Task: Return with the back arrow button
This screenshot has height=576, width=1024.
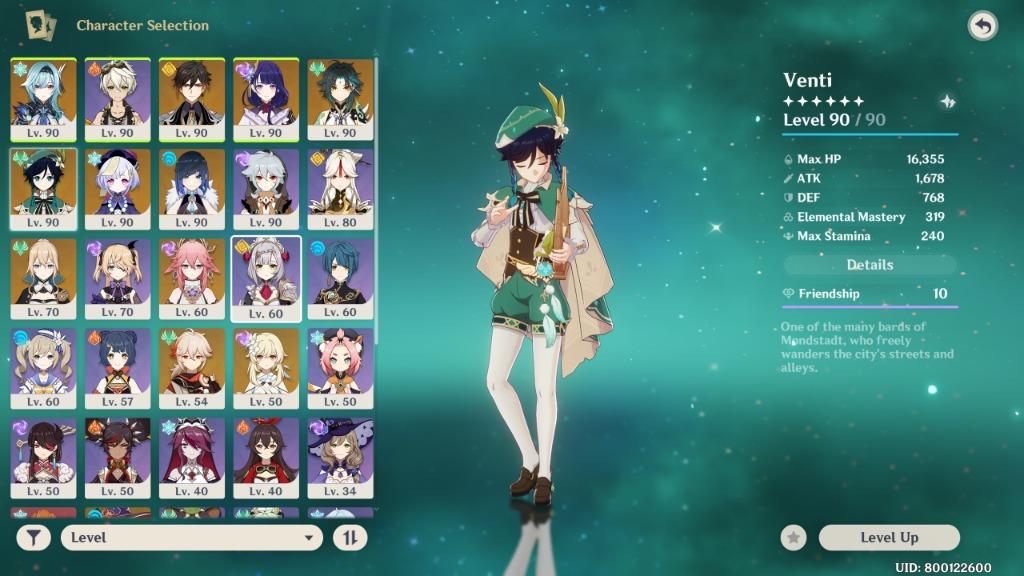Action: coord(982,26)
